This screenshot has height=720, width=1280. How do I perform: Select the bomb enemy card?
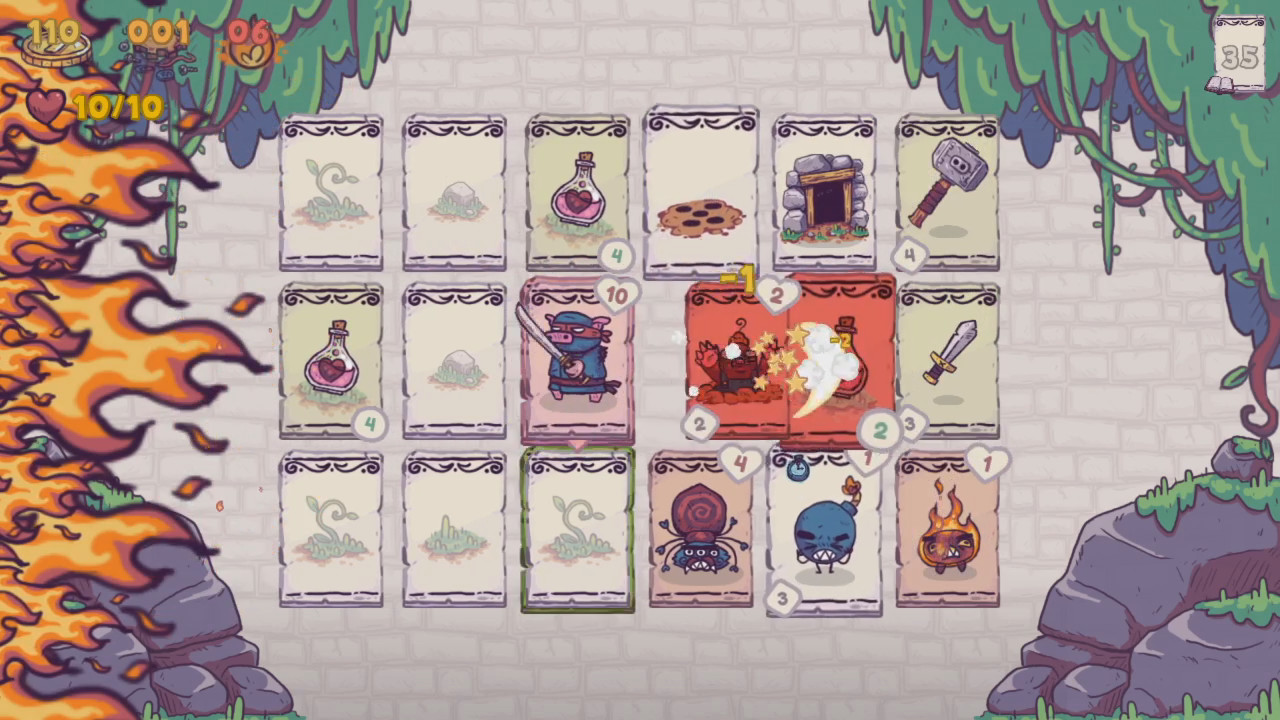pyautogui.click(x=824, y=530)
